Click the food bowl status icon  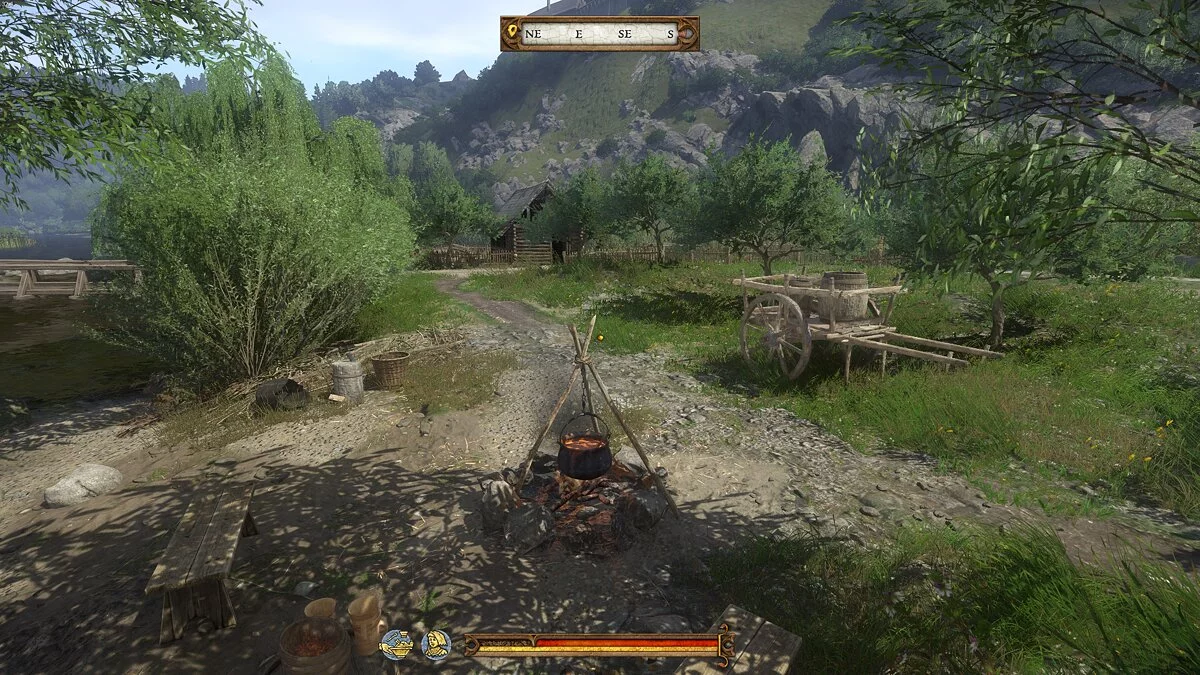396,644
